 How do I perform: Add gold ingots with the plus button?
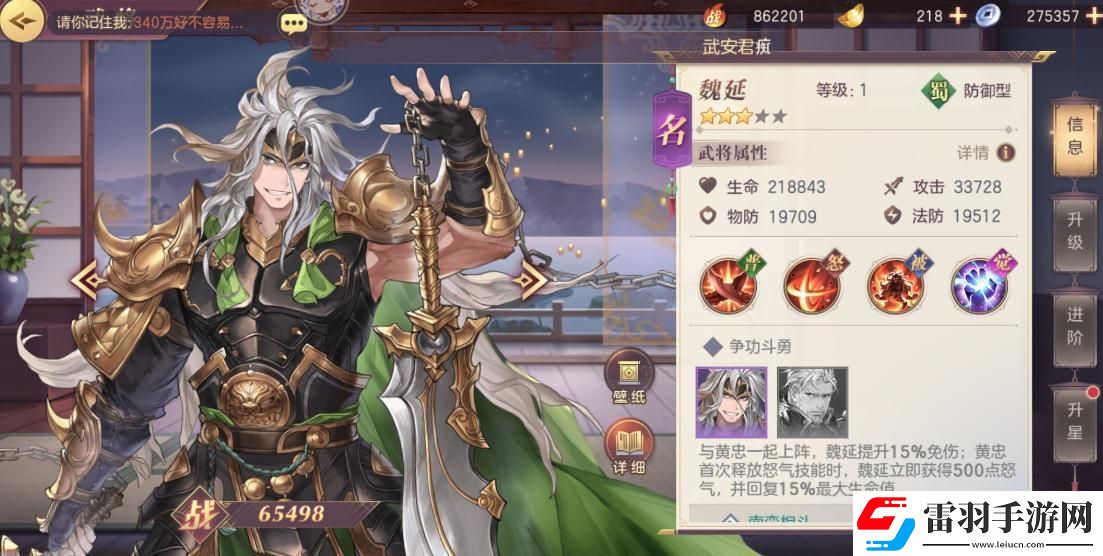[957, 15]
